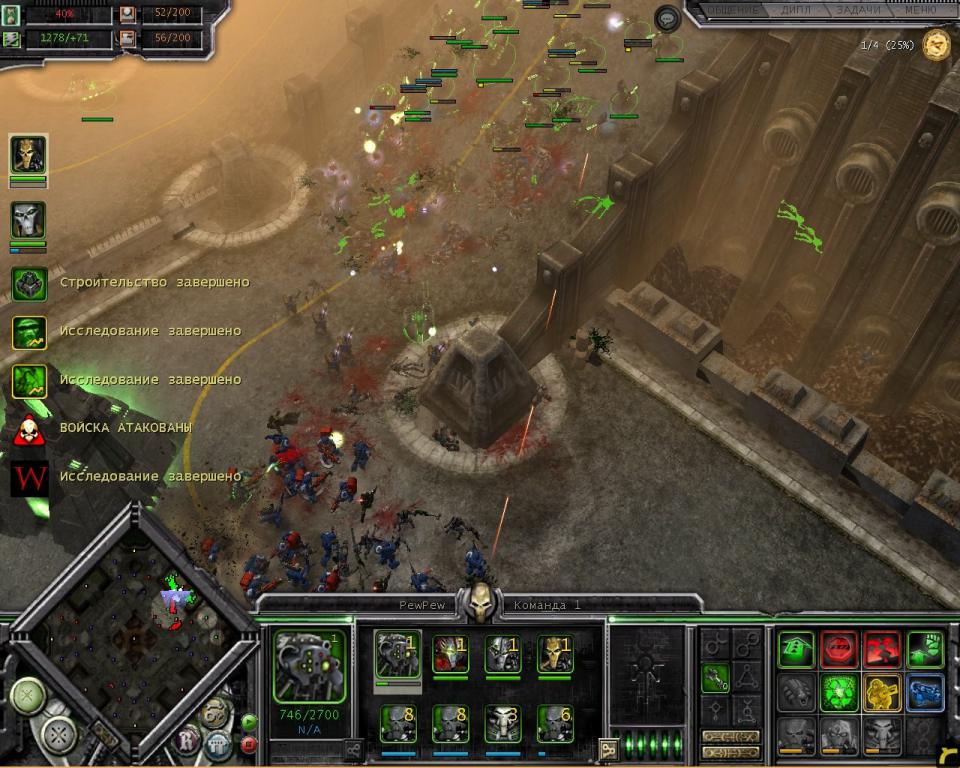Screen dimensions: 960x768
Task: Click the gold relic progress icon
Action: pyautogui.click(x=937, y=44)
